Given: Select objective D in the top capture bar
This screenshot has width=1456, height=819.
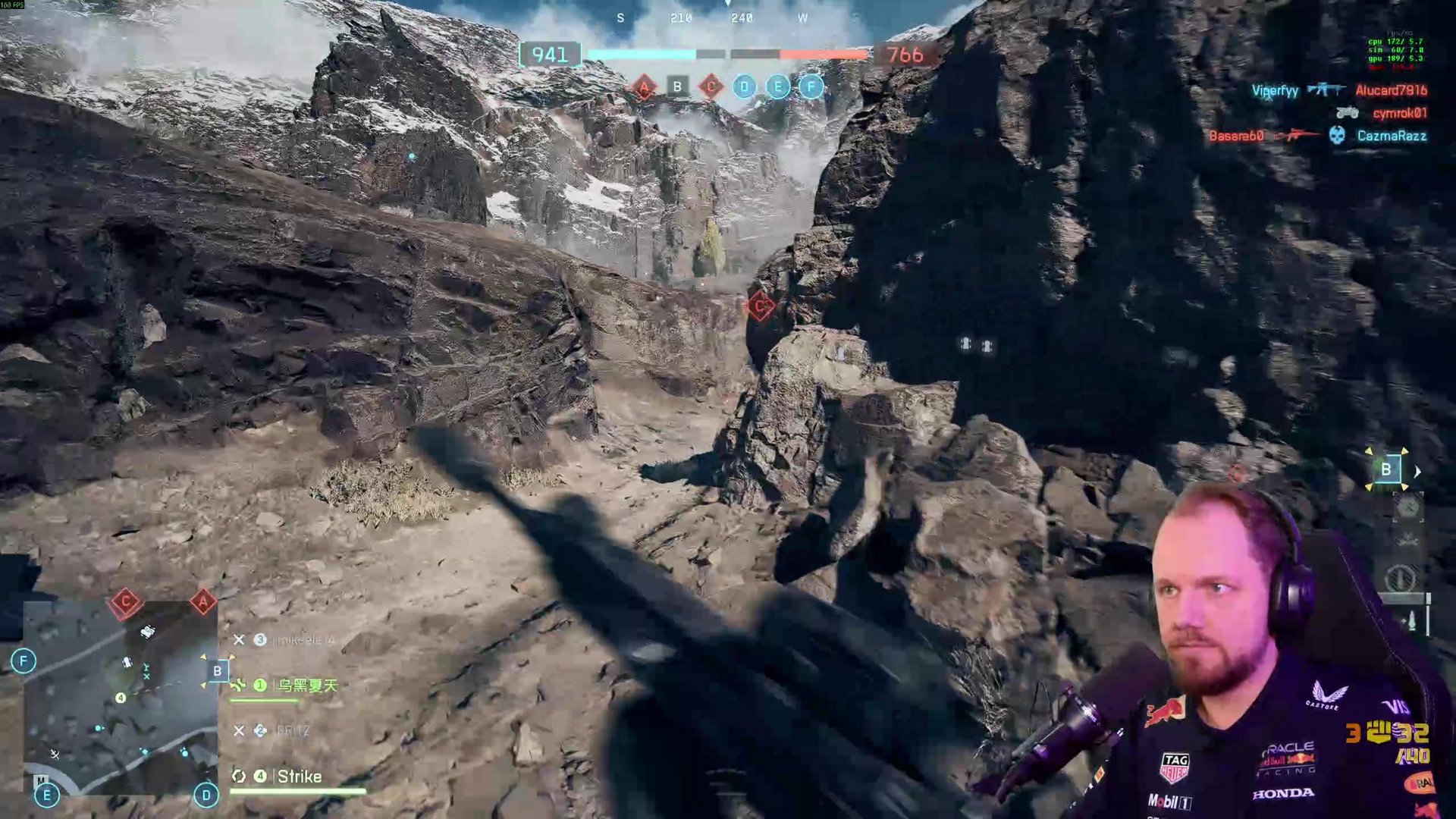Looking at the screenshot, I should click(x=744, y=87).
